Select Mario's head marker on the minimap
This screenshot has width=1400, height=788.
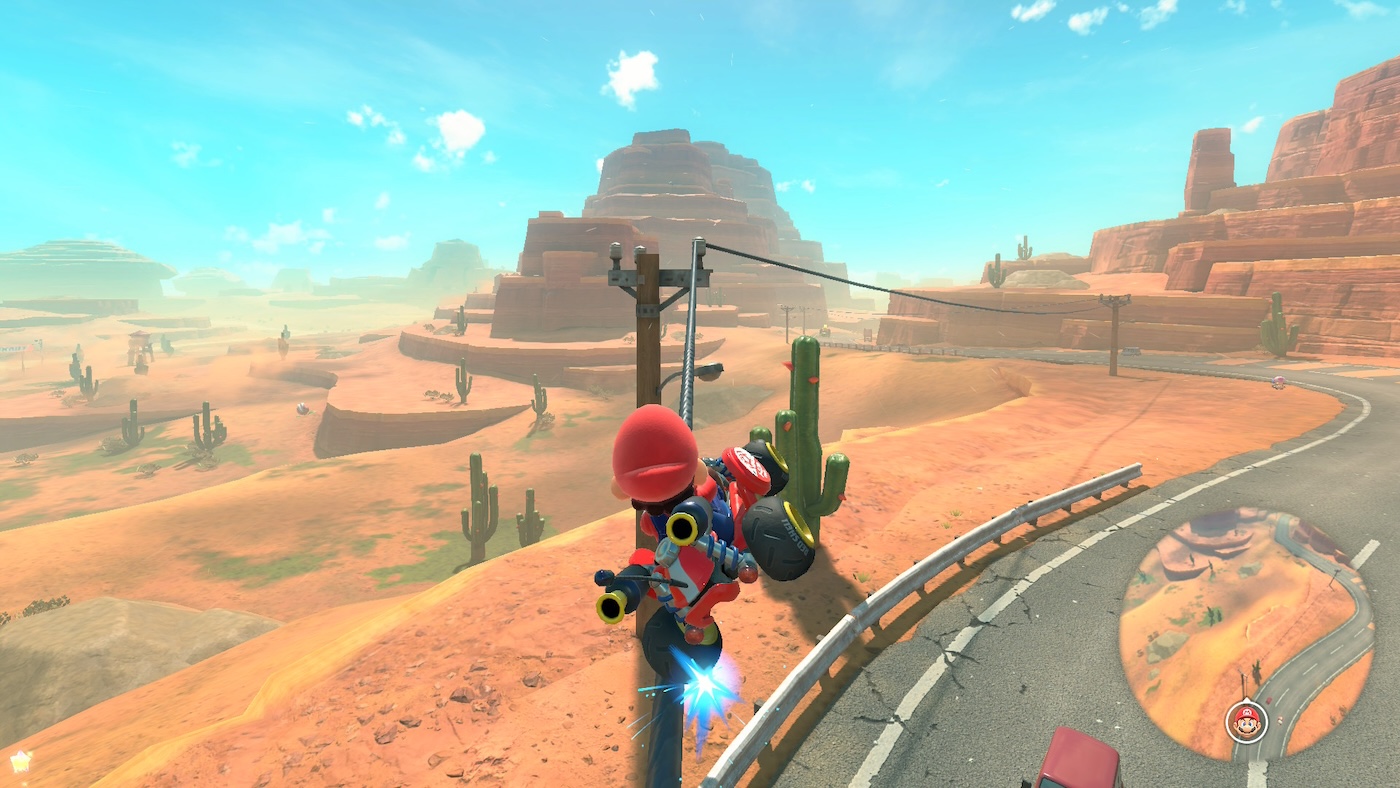click(x=1247, y=721)
